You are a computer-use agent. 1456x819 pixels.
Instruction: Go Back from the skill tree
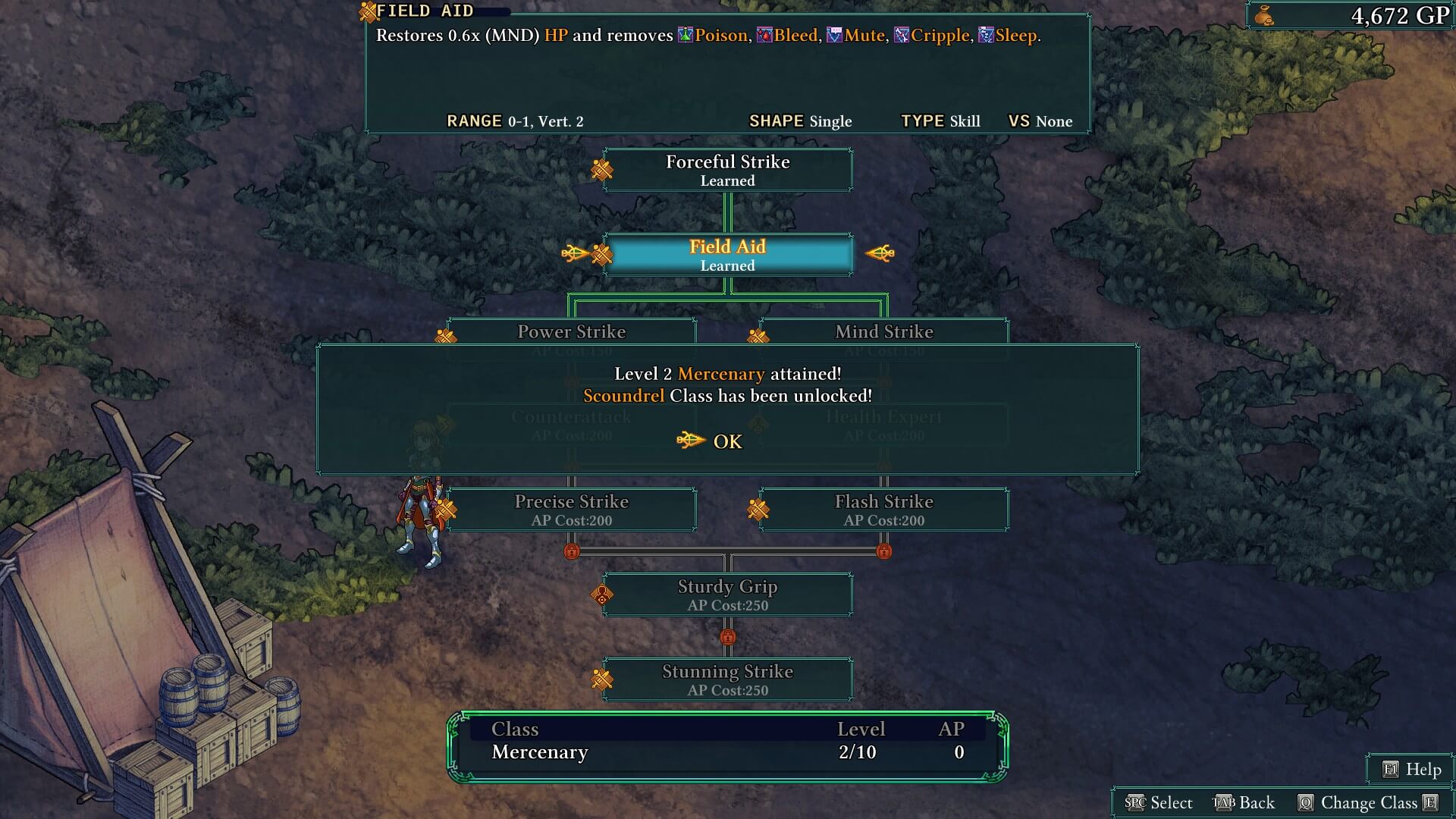1244,803
